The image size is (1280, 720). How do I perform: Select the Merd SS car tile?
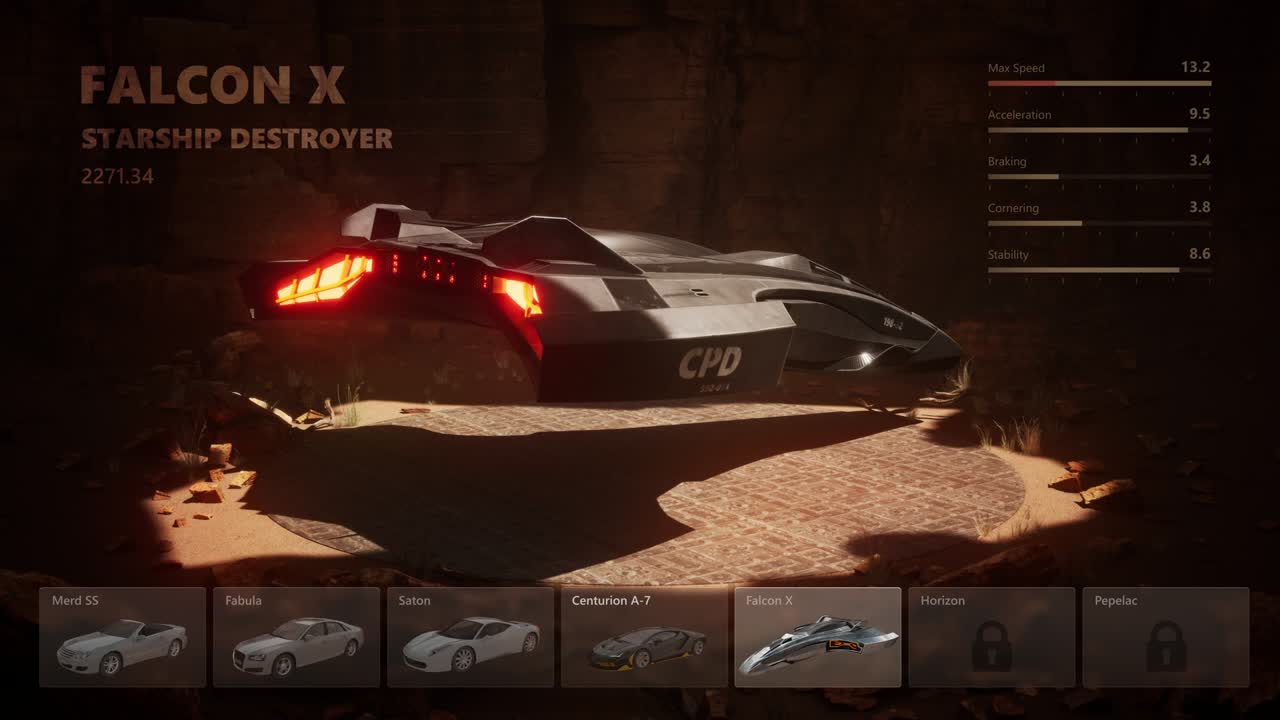pyautogui.click(x=122, y=637)
